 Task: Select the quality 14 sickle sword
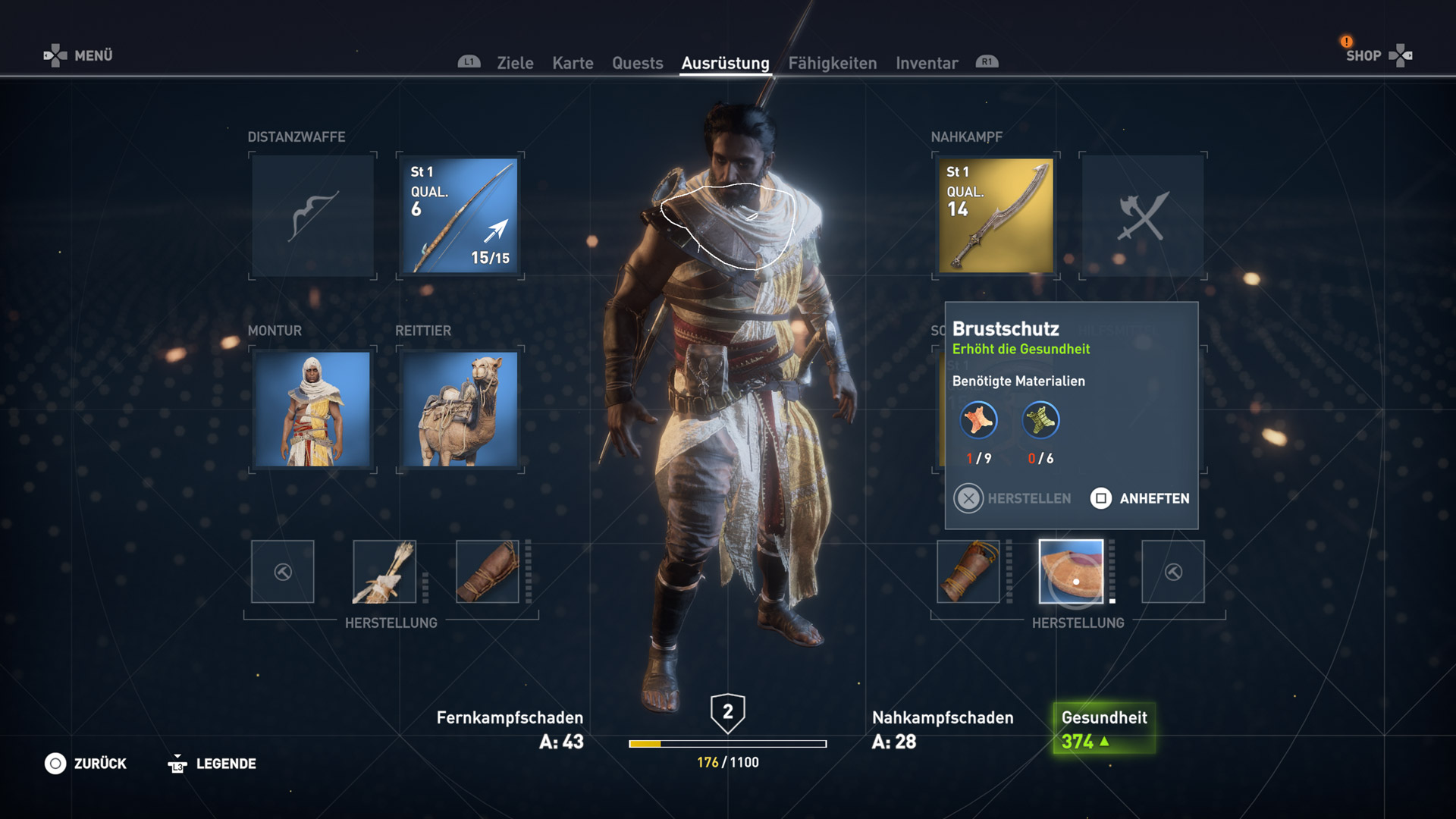pyautogui.click(x=996, y=216)
